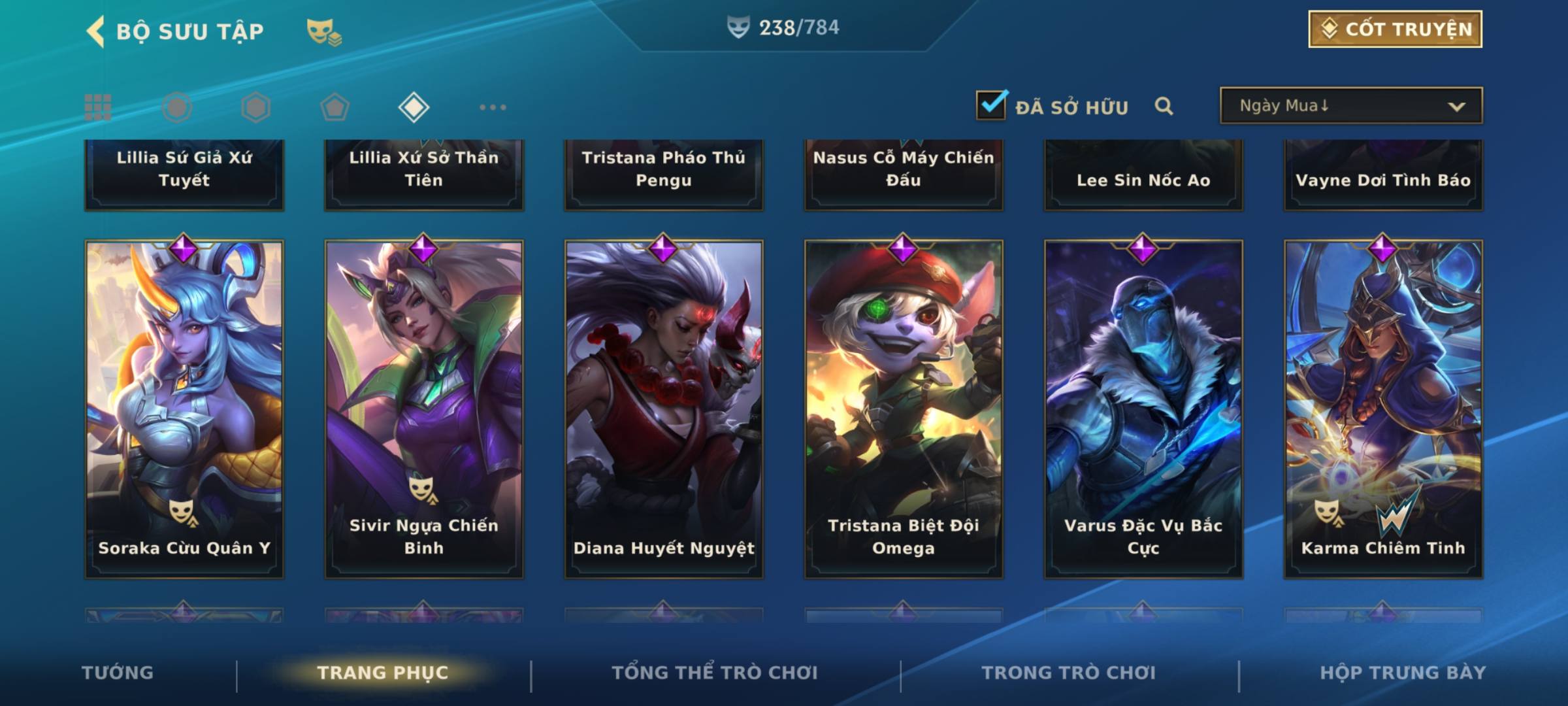The image size is (1568, 706).
Task: Toggle the Đã Sở Hữu checkbox
Action: [x=990, y=105]
